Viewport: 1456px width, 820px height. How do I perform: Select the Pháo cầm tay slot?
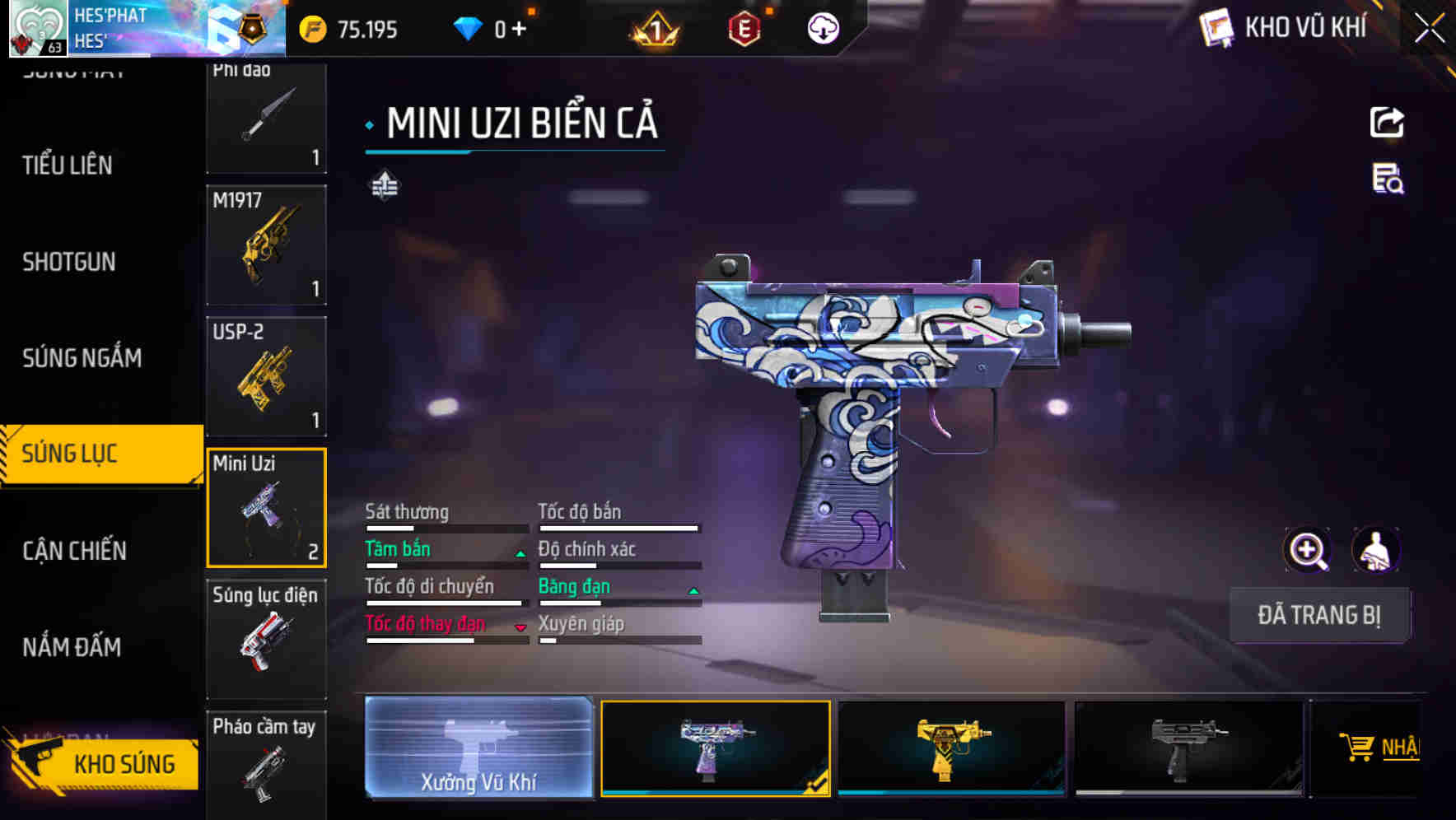point(266,763)
